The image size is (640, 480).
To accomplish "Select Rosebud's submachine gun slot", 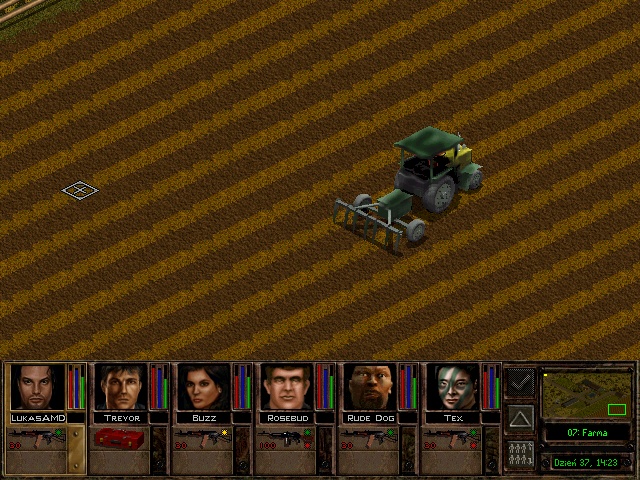I will point(287,437).
